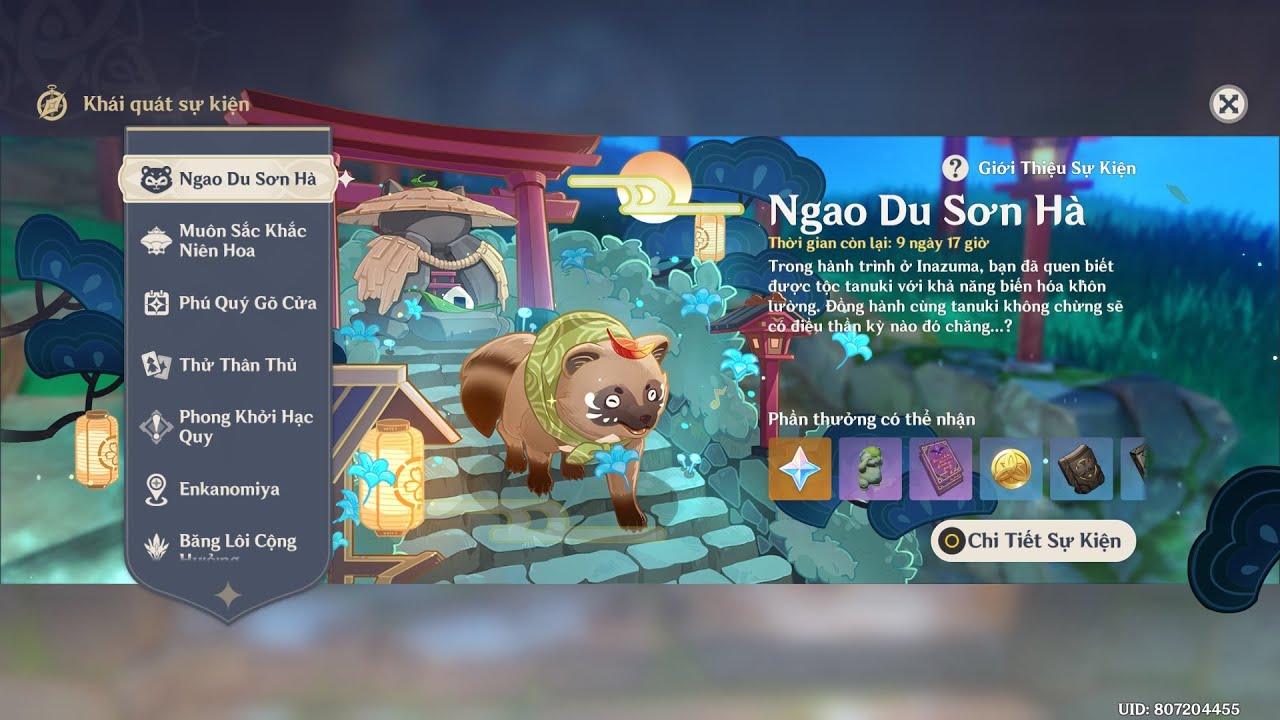Switch to the Phú Quý Gõ Cửa event

point(228,303)
